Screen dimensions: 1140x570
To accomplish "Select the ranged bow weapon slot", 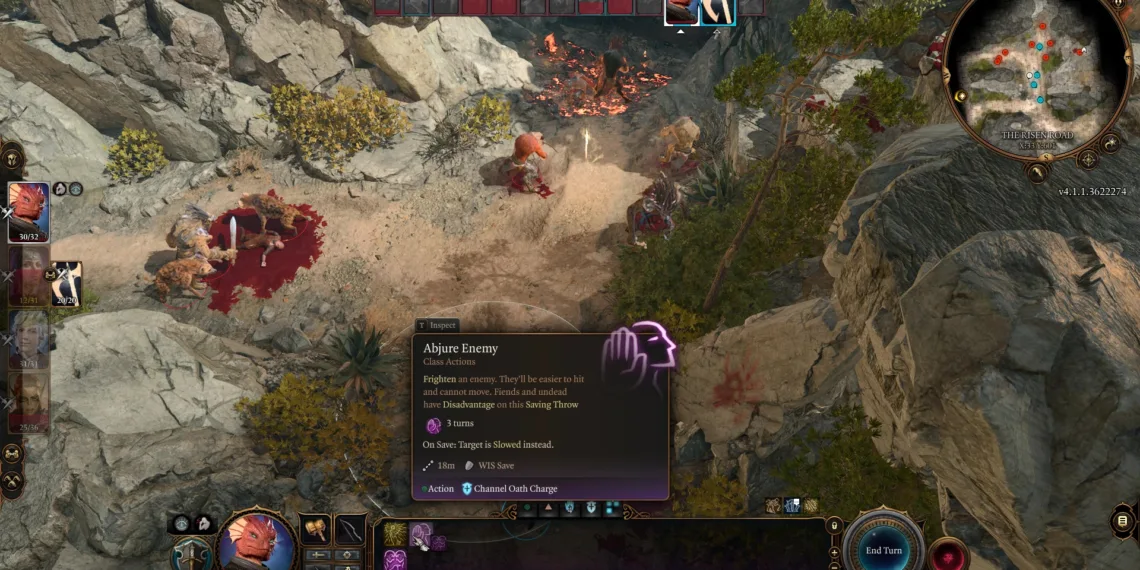I will pyautogui.click(x=350, y=528).
